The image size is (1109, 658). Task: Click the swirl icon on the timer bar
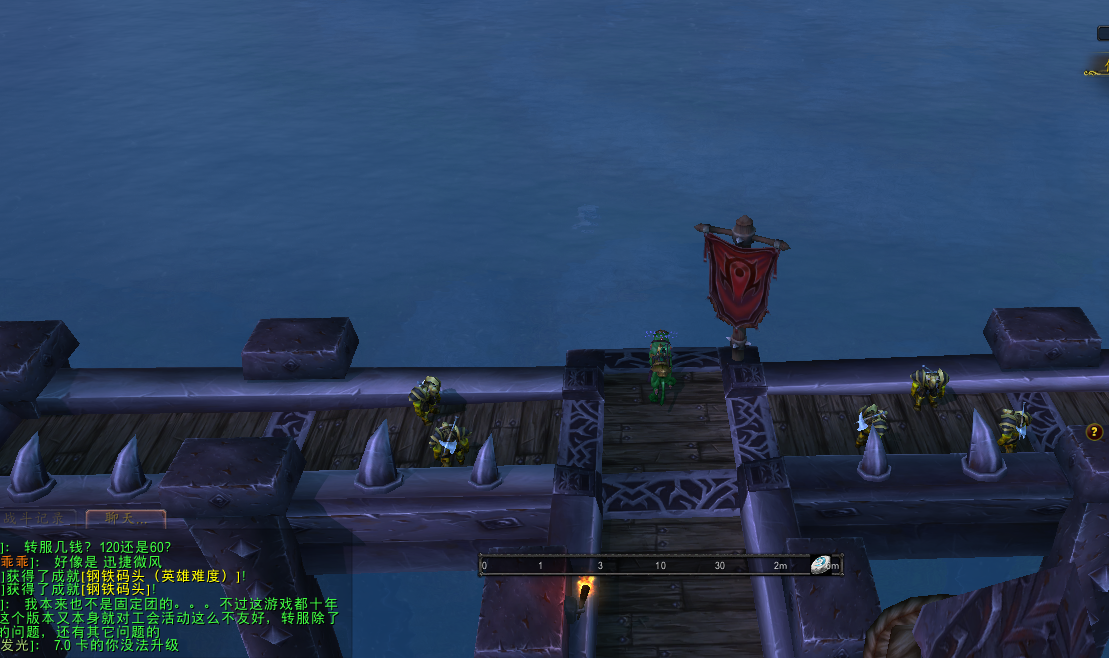[821, 565]
